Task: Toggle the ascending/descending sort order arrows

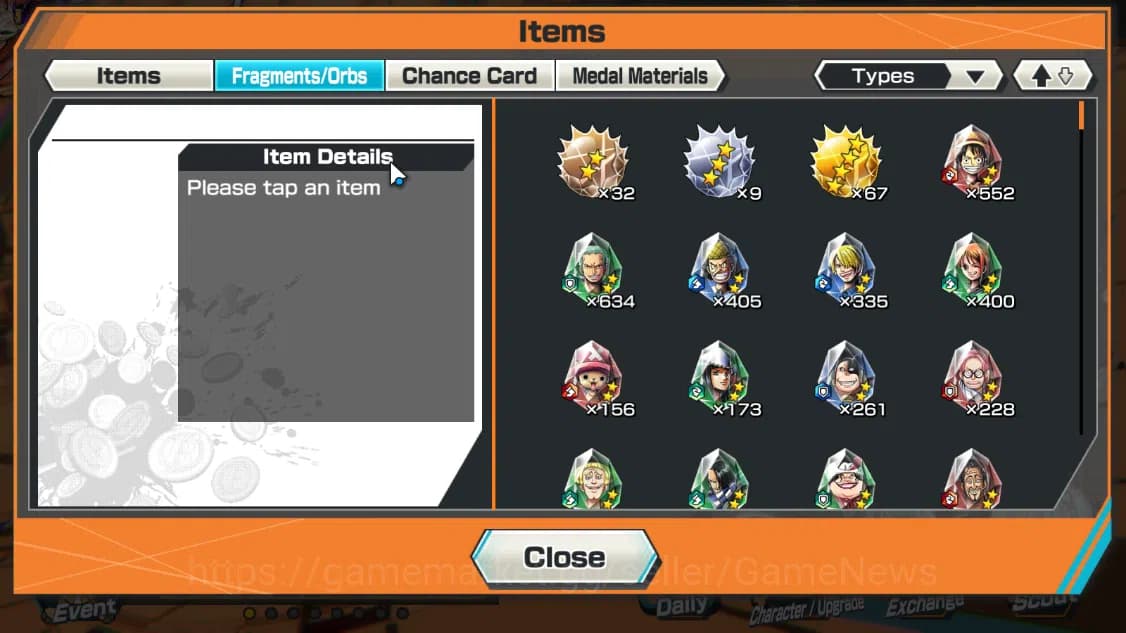Action: pyautogui.click(x=1052, y=76)
